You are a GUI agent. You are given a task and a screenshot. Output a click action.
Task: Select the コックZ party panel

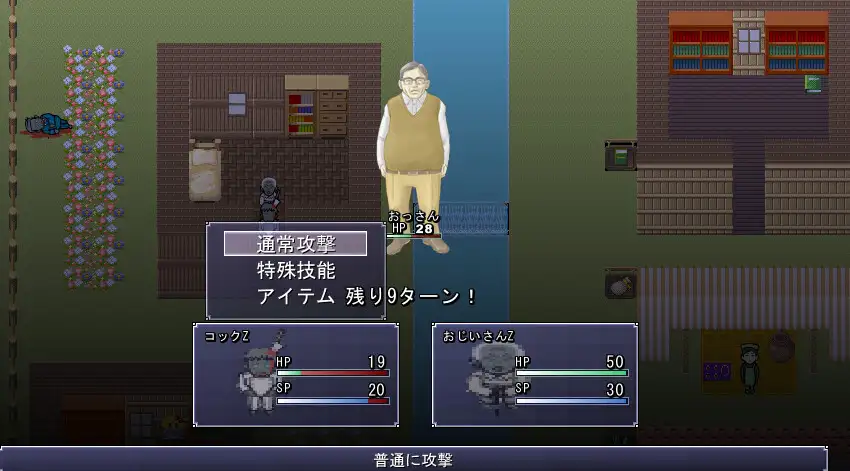pos(296,374)
